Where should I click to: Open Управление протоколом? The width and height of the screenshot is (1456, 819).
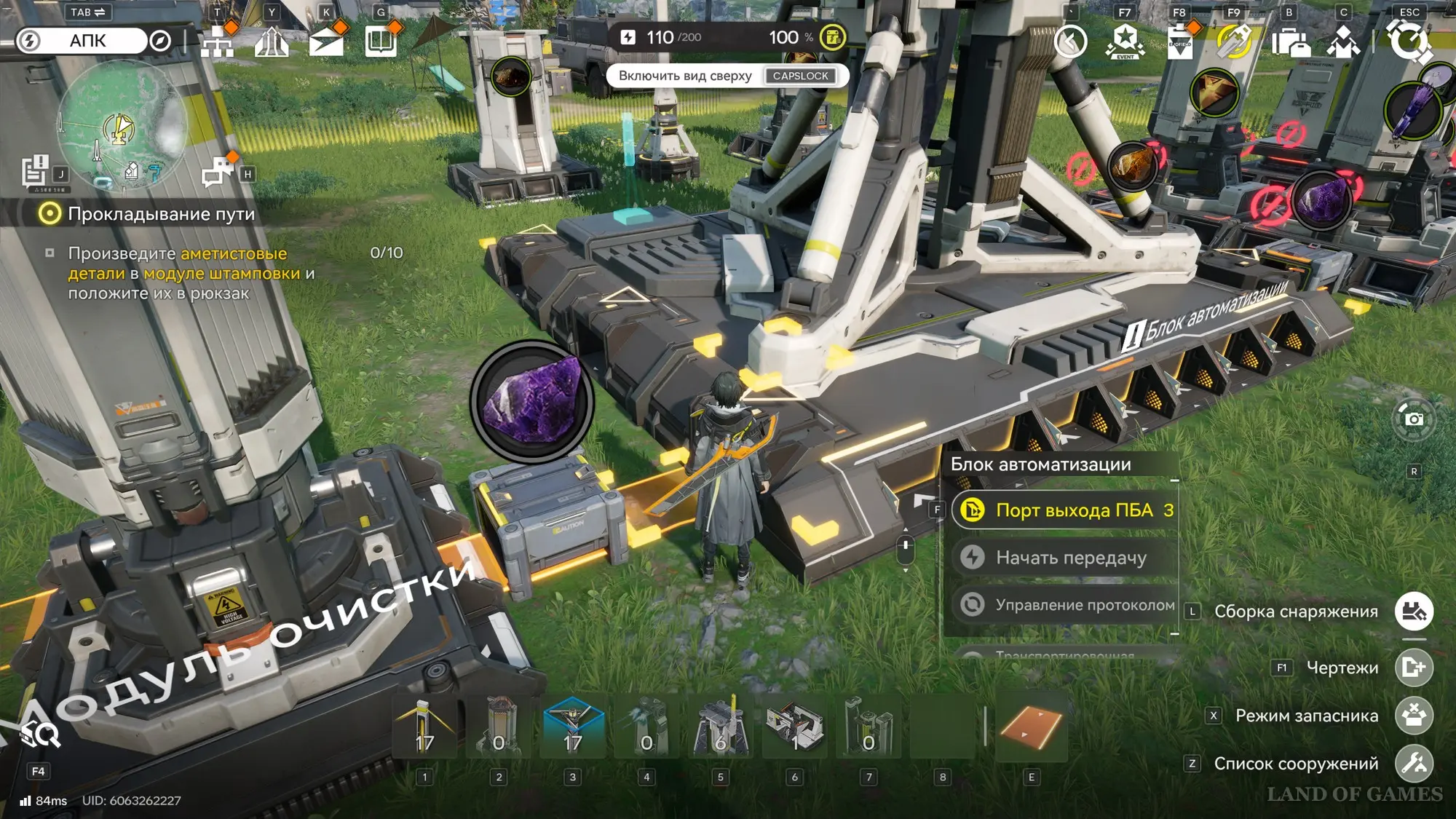(1065, 605)
